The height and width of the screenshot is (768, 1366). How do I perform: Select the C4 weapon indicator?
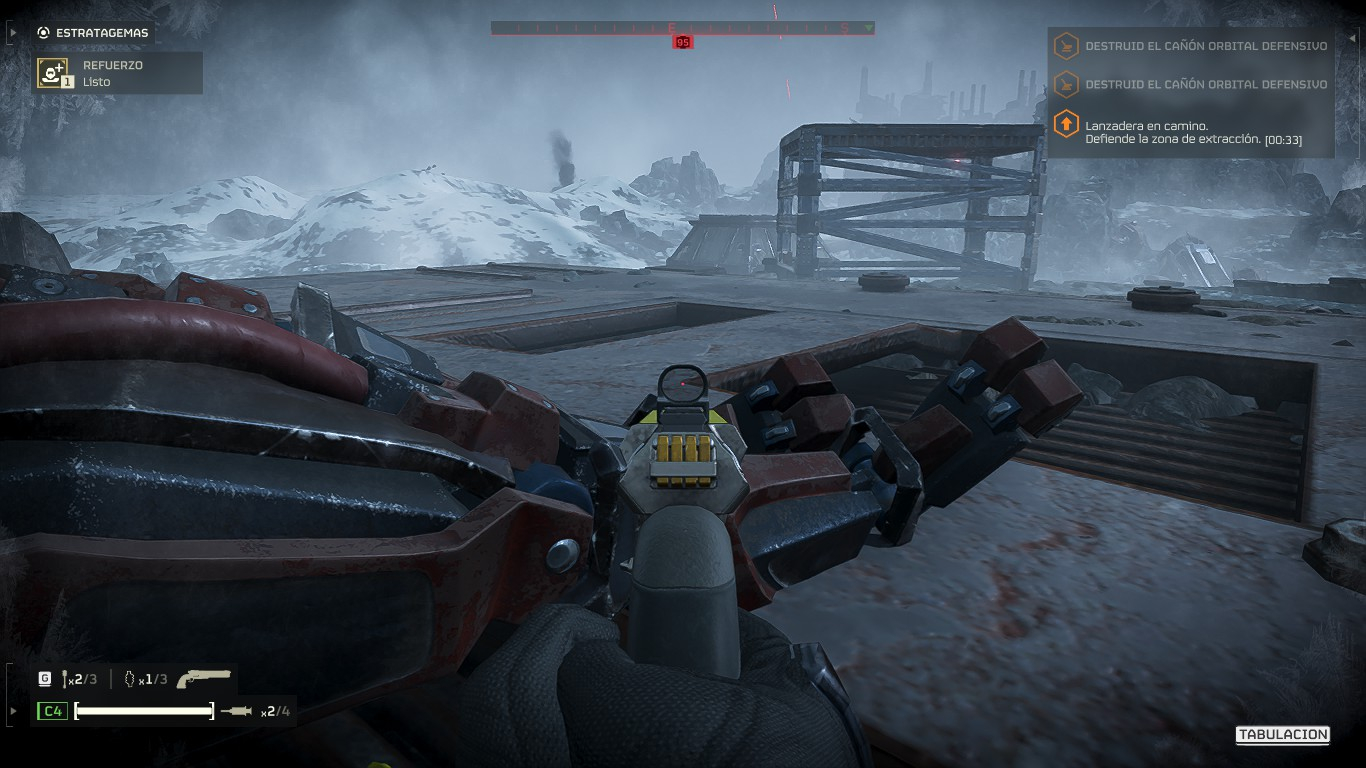(52, 711)
